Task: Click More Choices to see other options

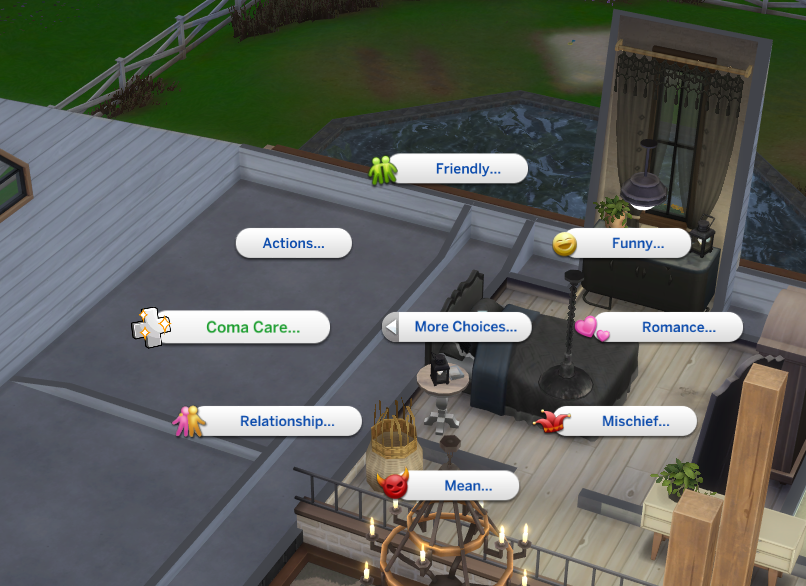Action: (465, 327)
